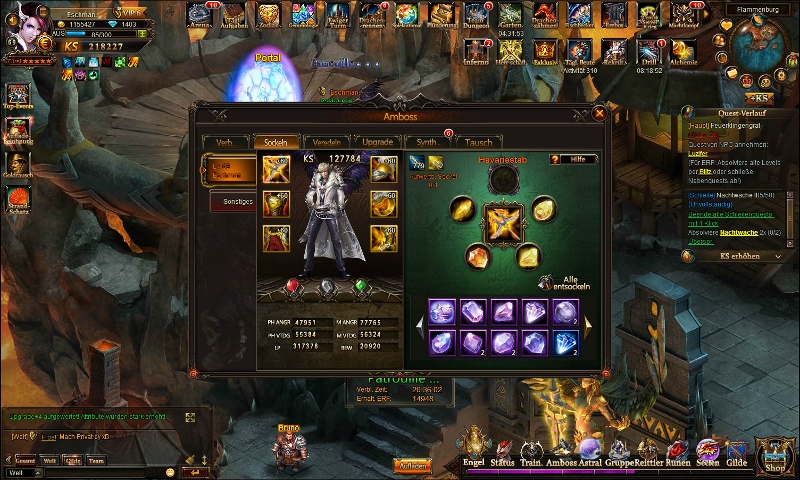The width and height of the screenshot is (800, 480).
Task: Select the Sonstiges category
Action: point(232,201)
